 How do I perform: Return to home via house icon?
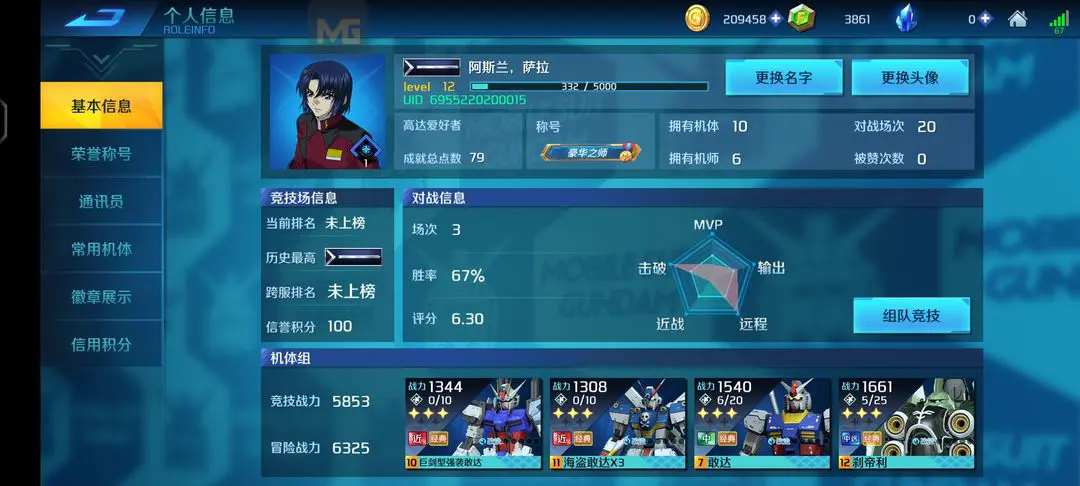tap(1018, 19)
